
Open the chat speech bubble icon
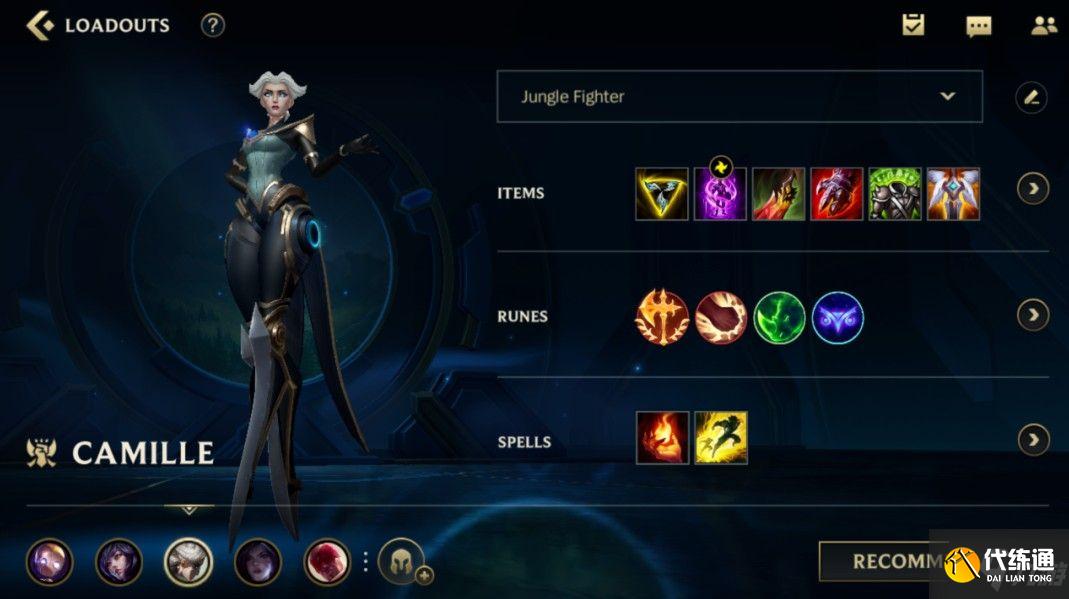978,26
